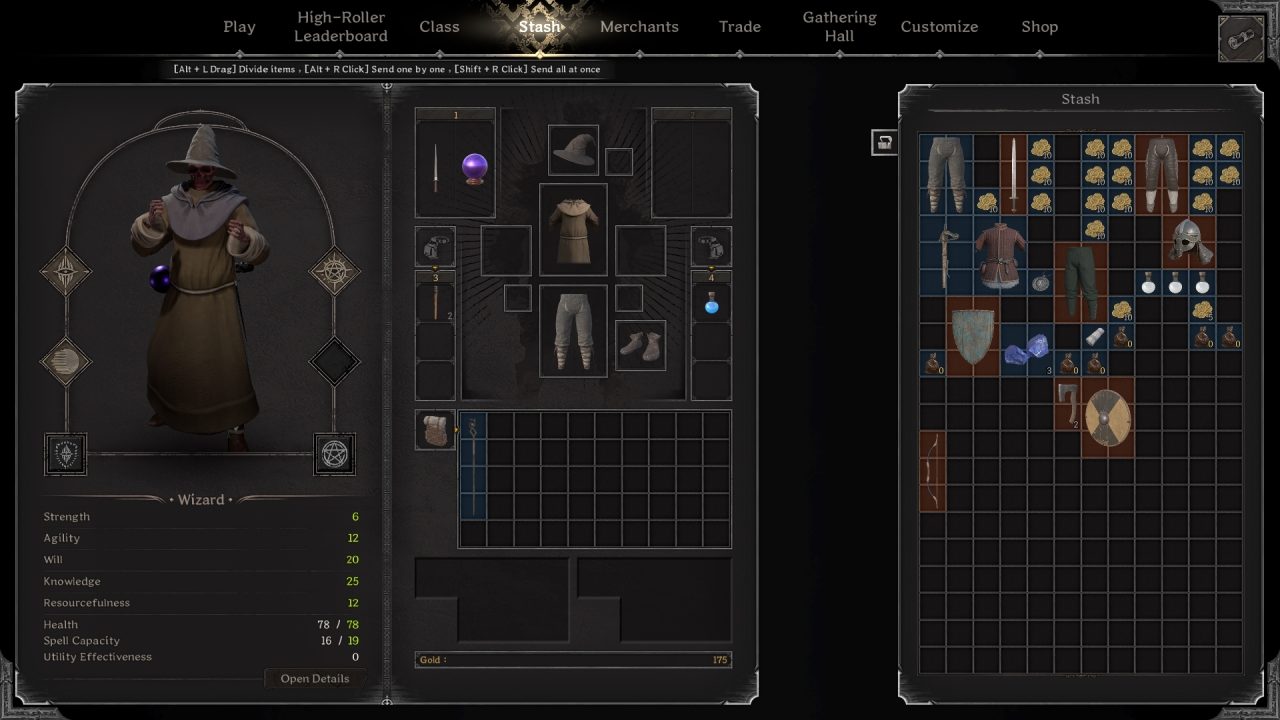
Task: Open the Gathering Hall tab
Action: [x=839, y=26]
